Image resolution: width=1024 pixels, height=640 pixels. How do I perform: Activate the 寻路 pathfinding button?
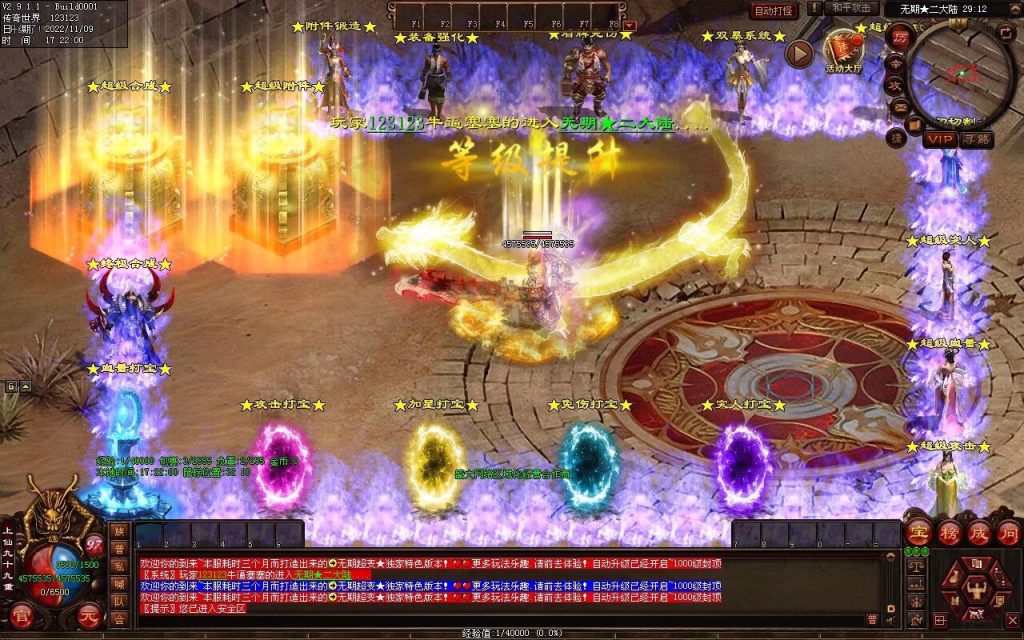975,139
